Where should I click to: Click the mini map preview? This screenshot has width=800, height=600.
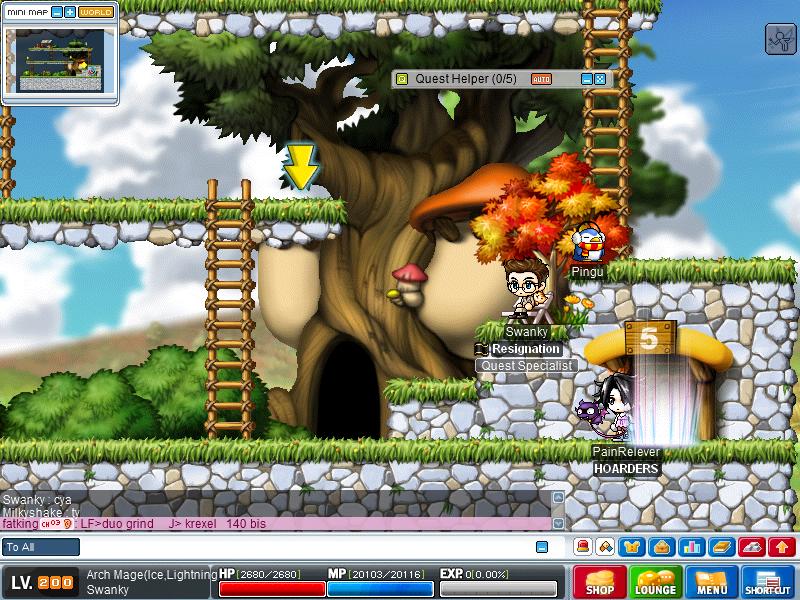click(60, 60)
